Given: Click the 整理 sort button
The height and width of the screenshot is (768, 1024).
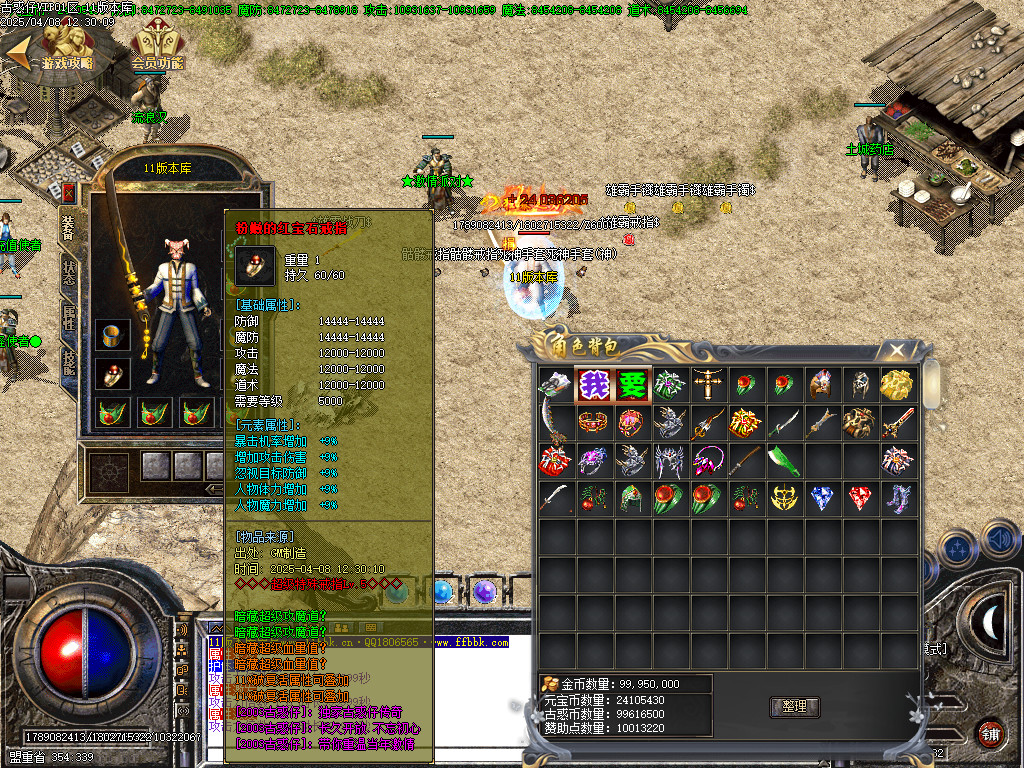Looking at the screenshot, I should tap(794, 707).
